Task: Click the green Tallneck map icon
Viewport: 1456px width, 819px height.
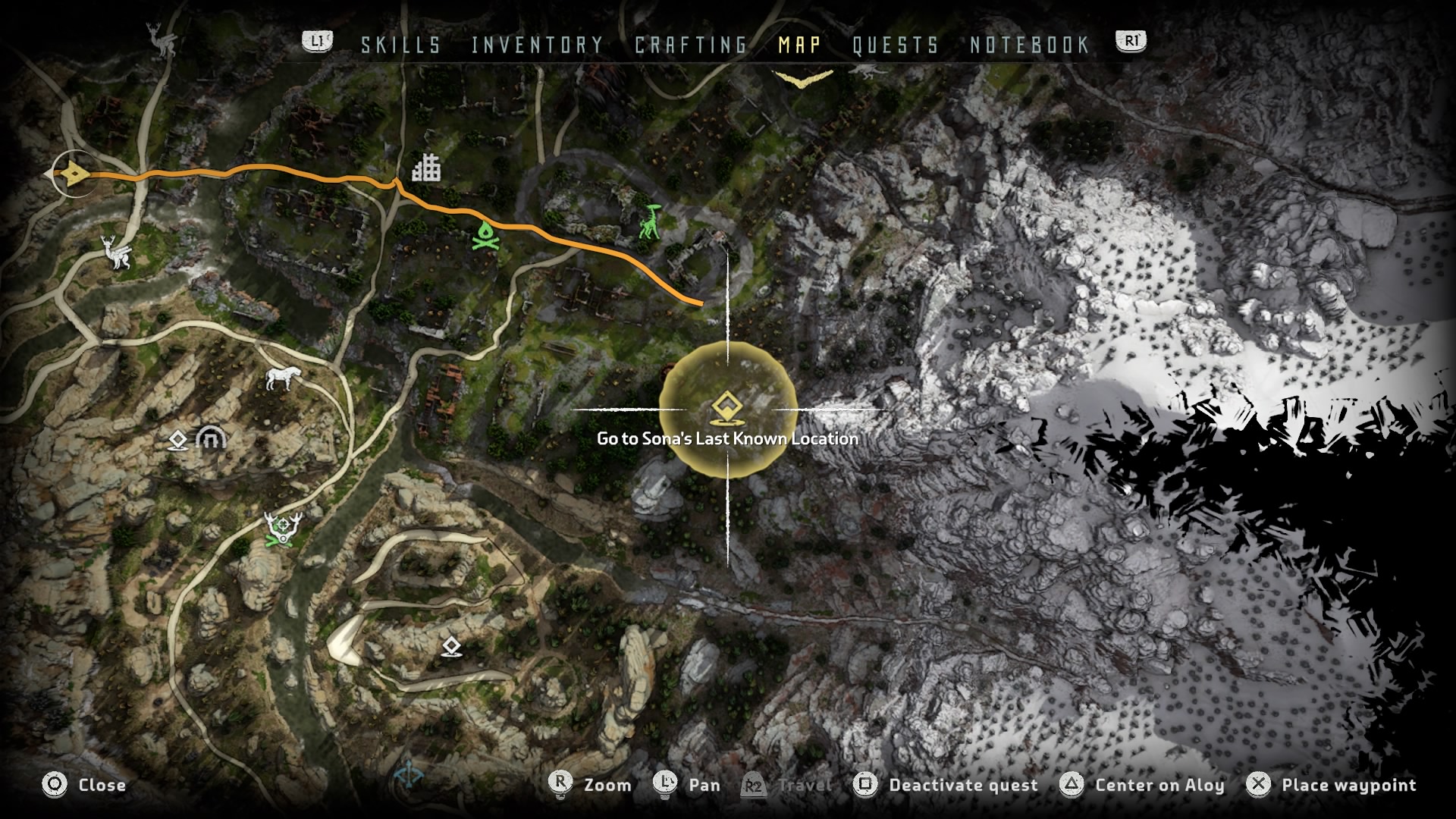Action: 650,223
